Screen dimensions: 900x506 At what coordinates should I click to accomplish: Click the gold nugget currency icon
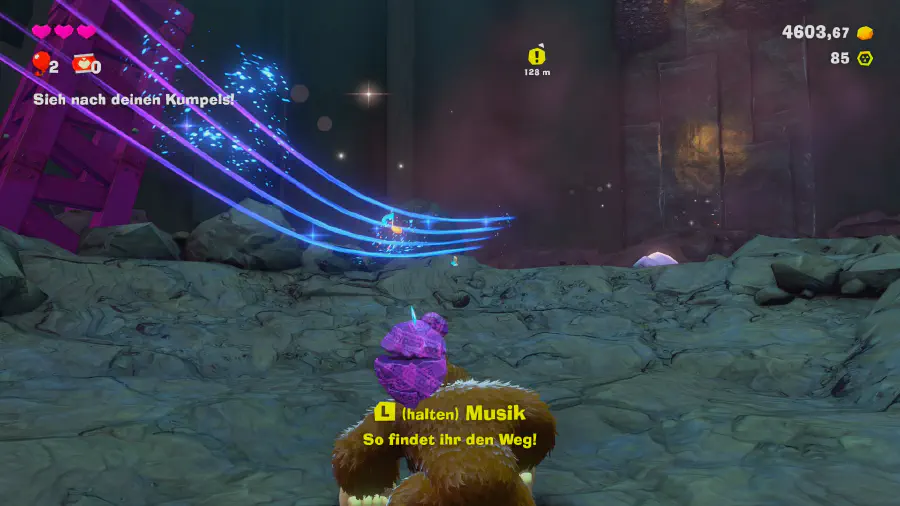[865, 33]
